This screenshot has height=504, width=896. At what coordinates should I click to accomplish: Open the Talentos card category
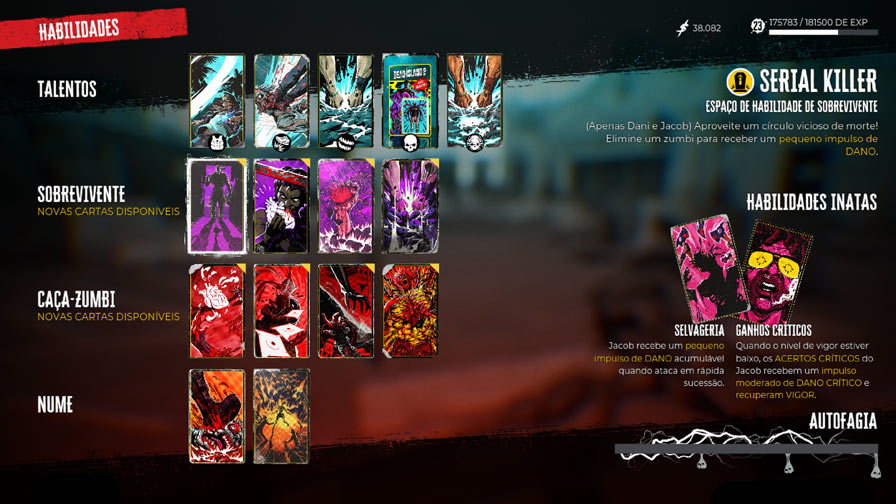pos(67,90)
